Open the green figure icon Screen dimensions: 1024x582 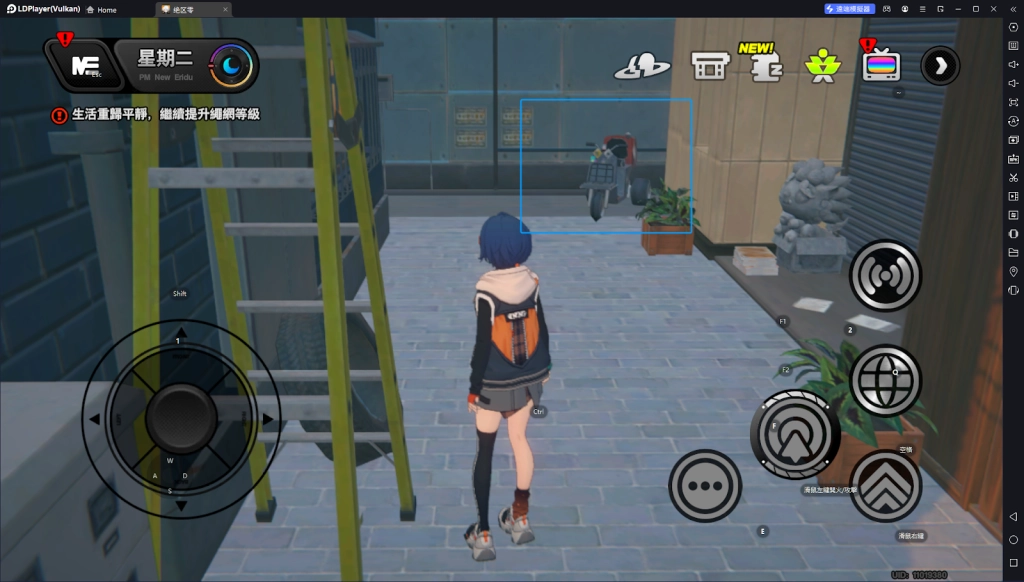[x=823, y=66]
